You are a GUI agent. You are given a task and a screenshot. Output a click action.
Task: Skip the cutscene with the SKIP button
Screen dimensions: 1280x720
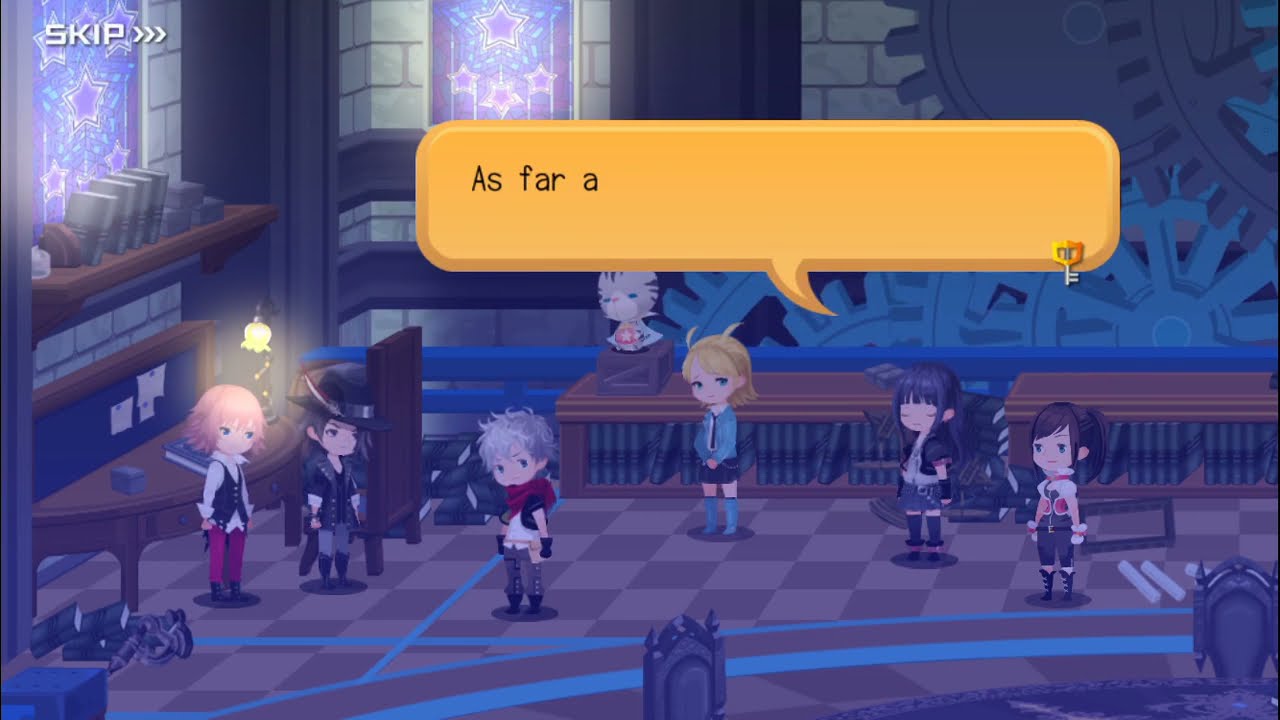(104, 36)
